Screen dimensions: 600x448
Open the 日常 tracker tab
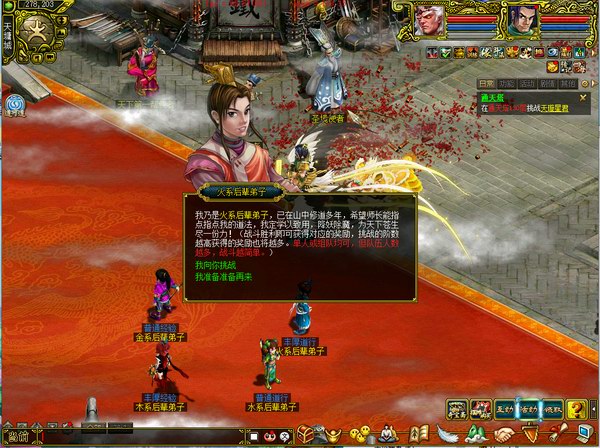point(485,84)
